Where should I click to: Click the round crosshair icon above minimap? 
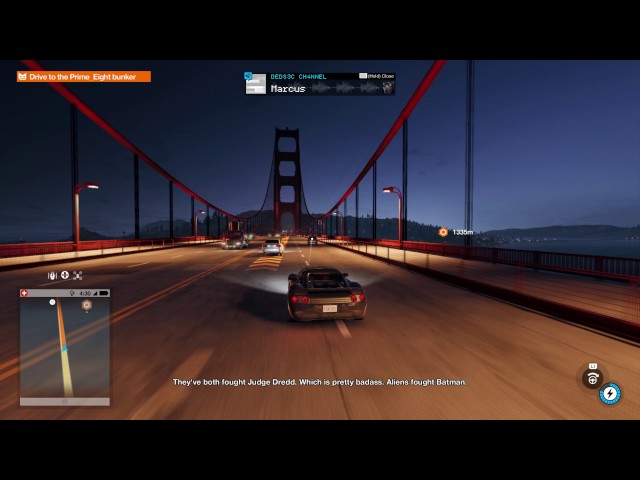pos(64,275)
